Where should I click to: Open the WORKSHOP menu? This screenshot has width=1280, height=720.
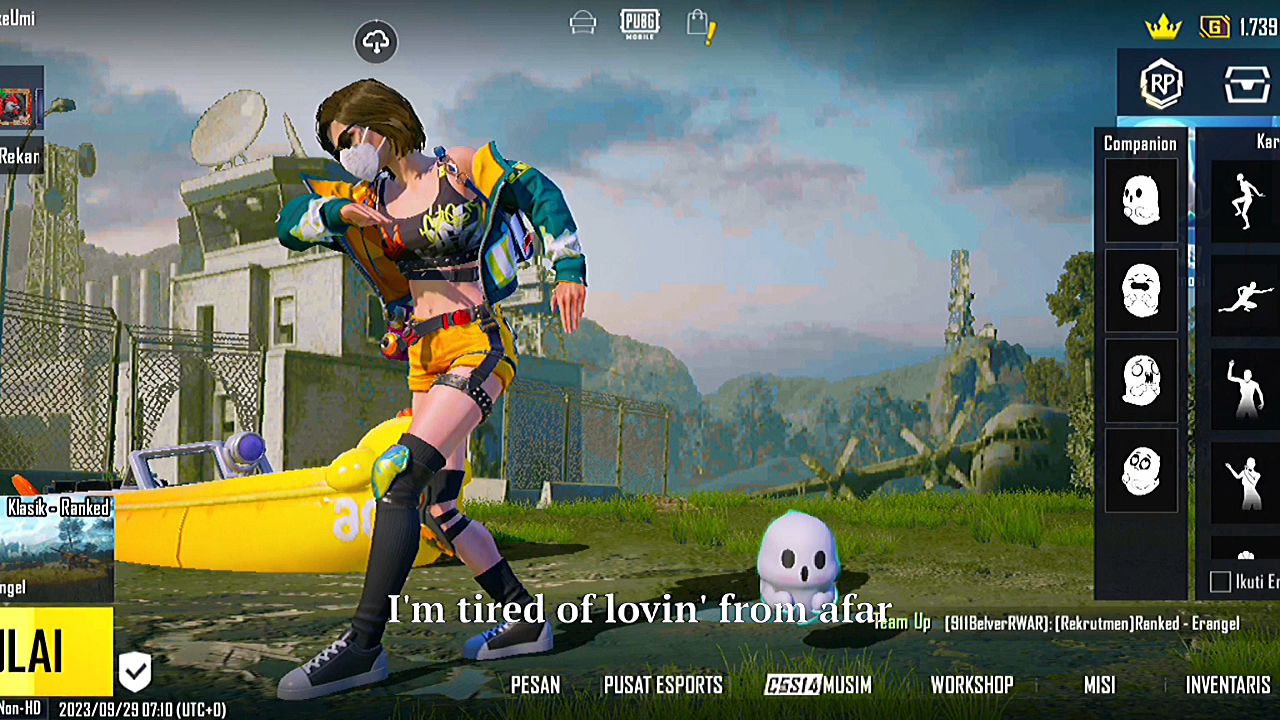pos(972,685)
